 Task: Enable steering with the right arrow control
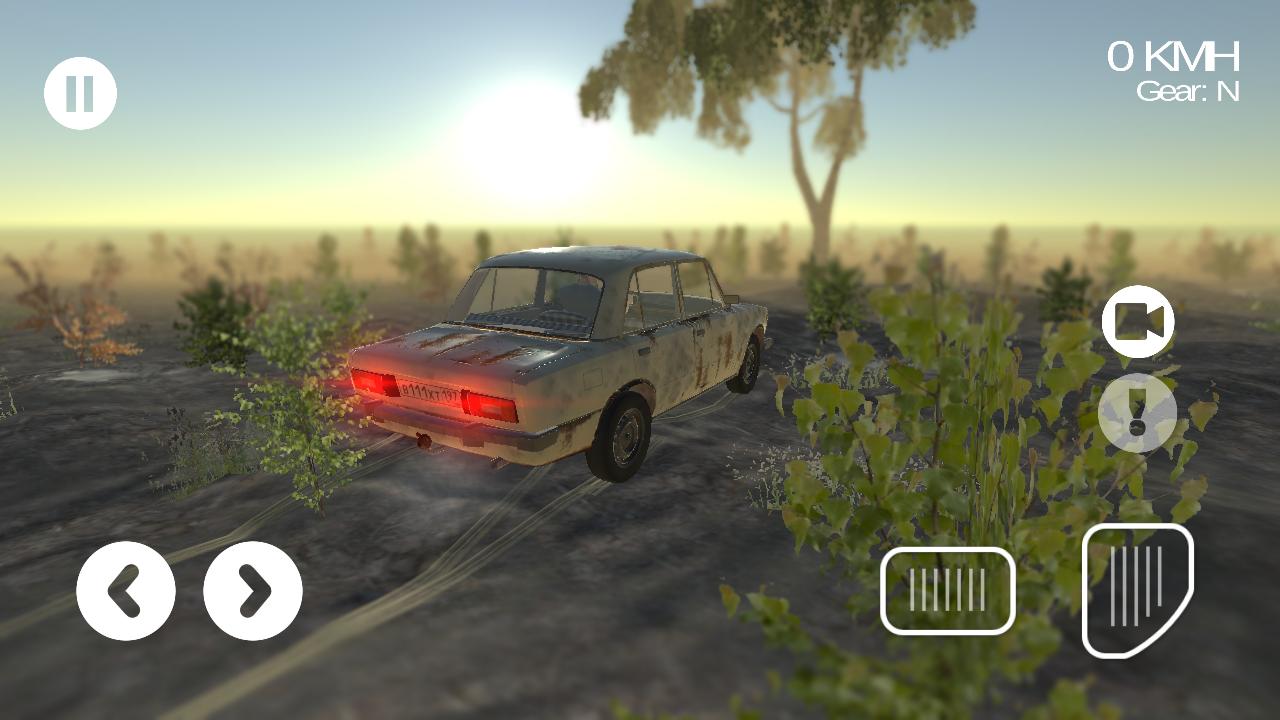(252, 590)
